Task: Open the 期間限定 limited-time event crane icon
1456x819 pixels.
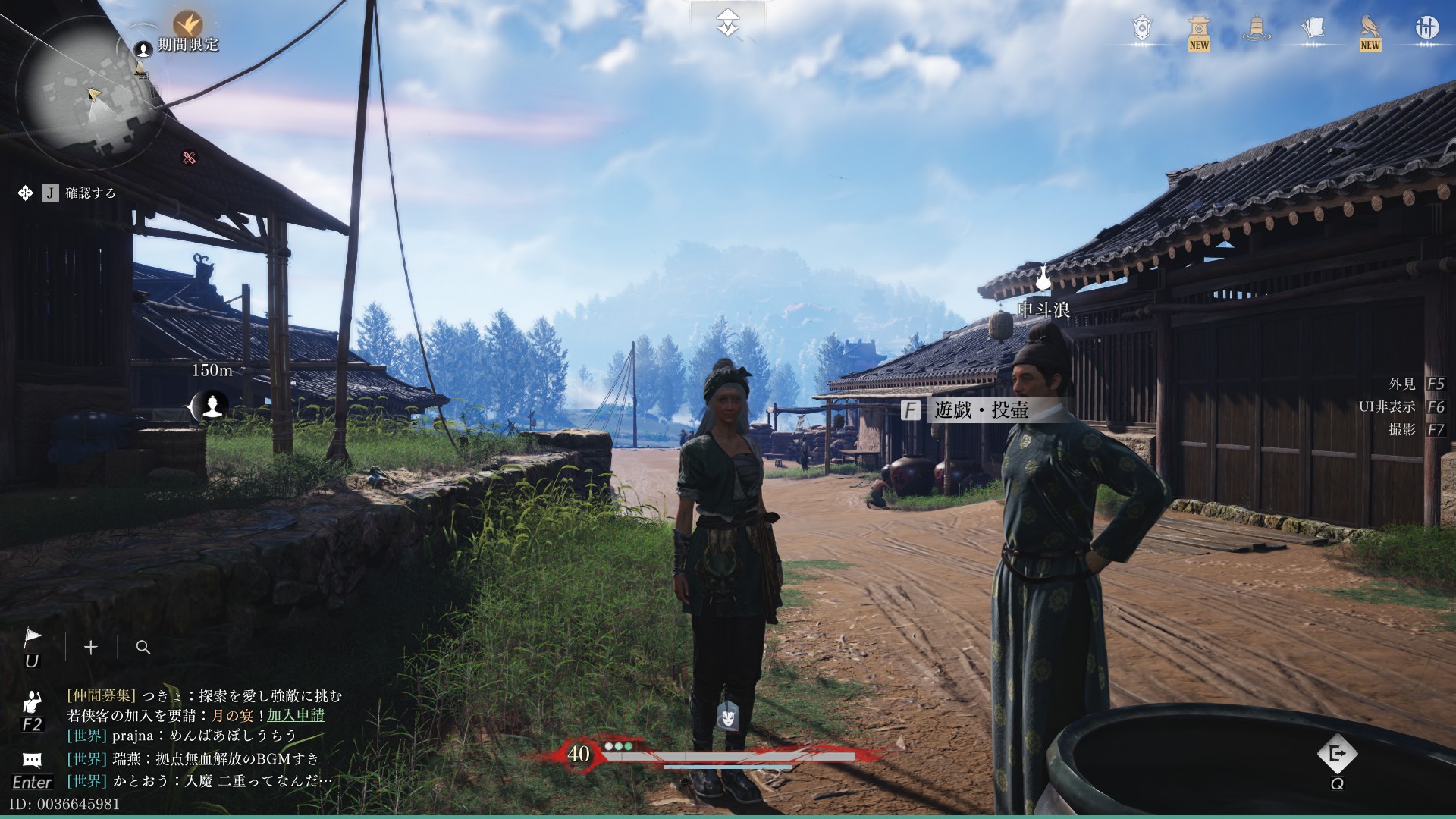Action: (x=187, y=25)
